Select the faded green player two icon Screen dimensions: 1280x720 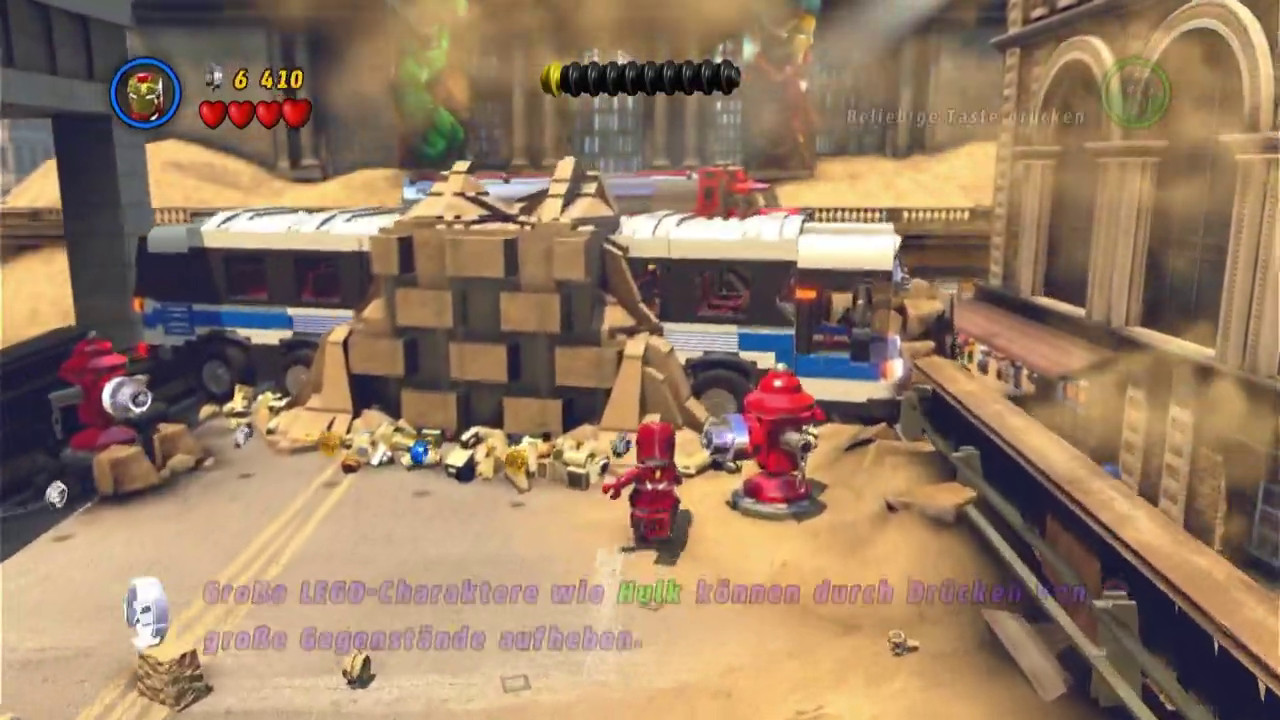tap(1136, 92)
